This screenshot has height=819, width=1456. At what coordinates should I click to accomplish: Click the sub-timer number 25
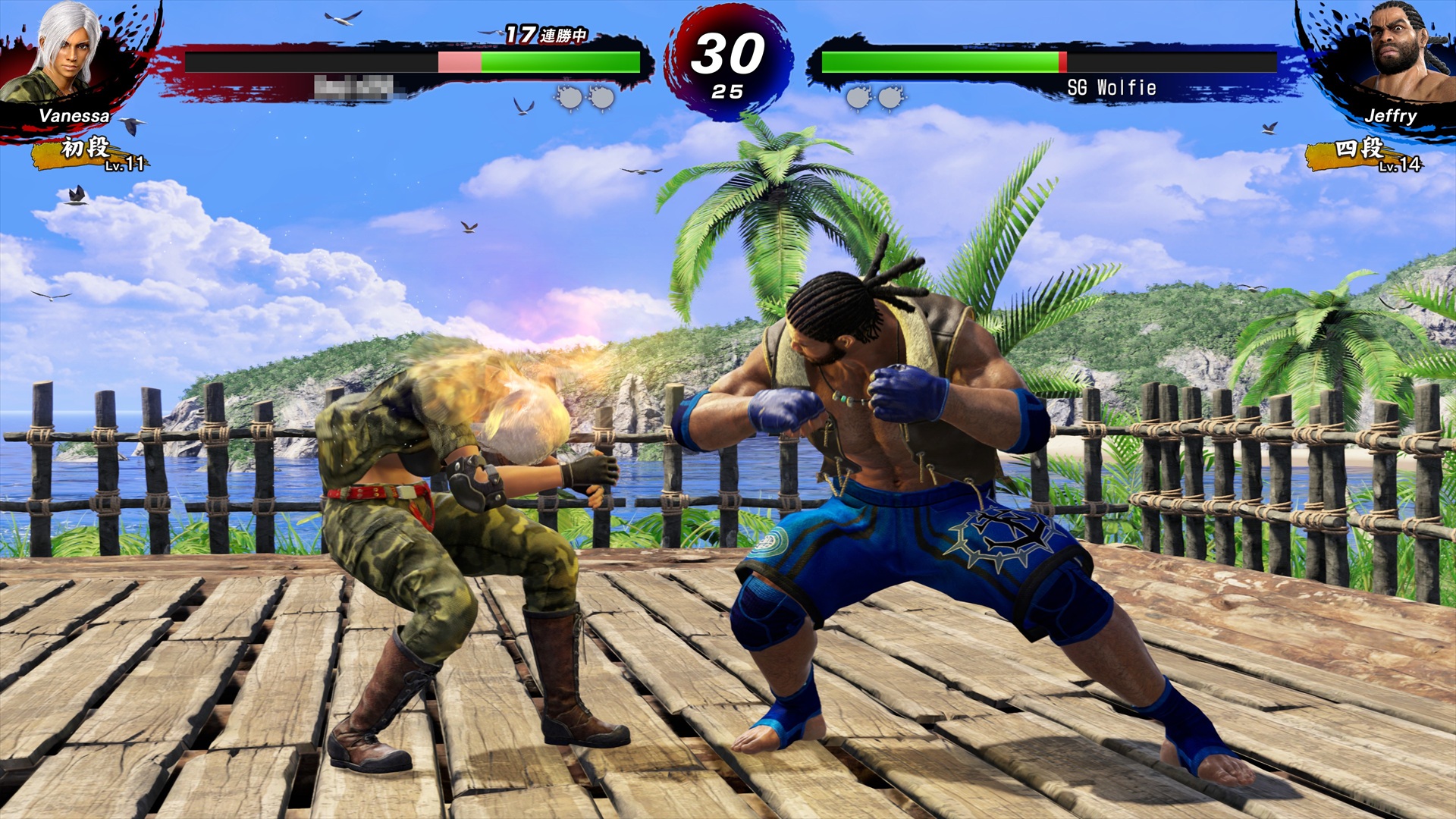(726, 90)
